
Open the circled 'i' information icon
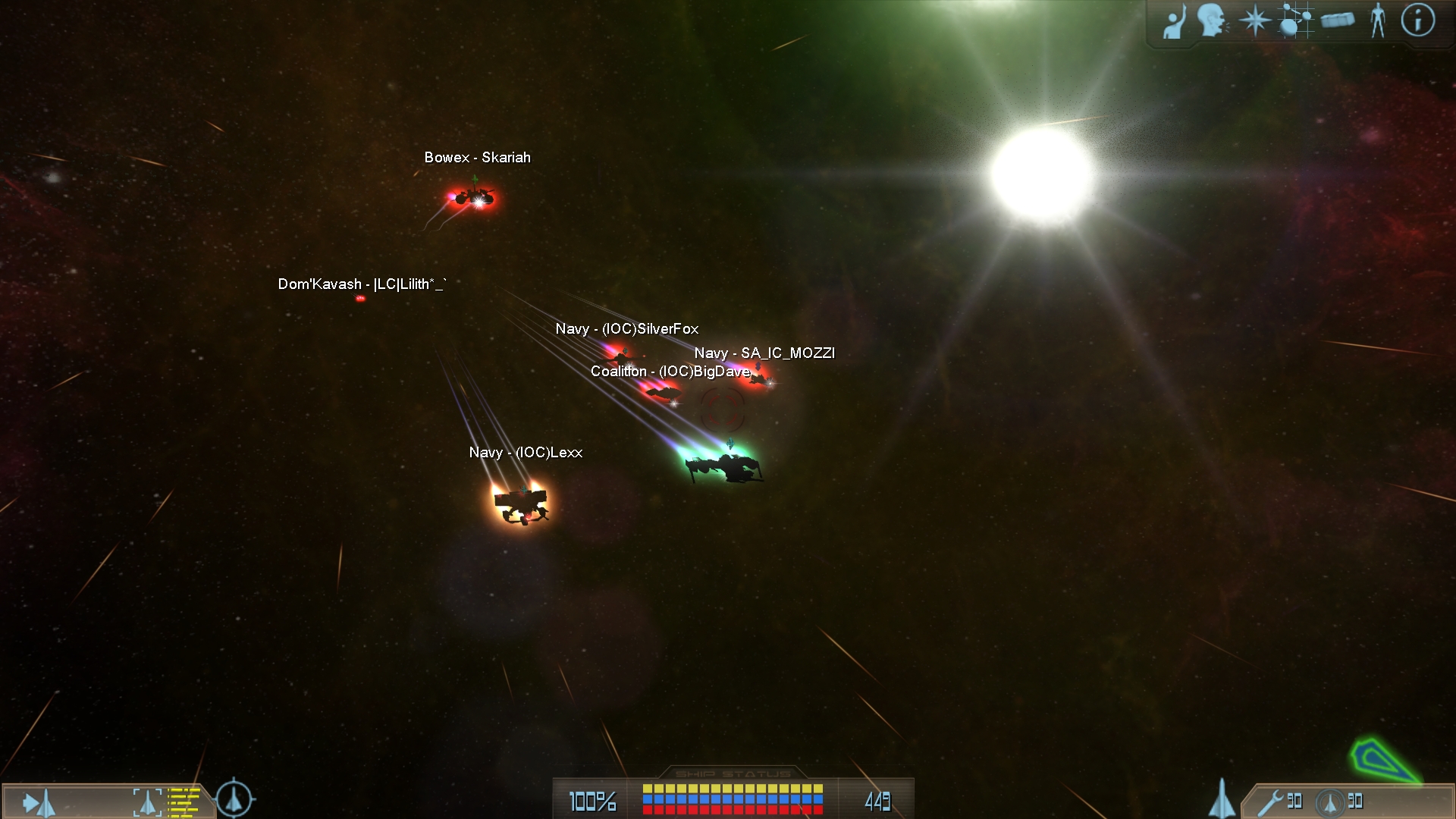(x=1417, y=20)
